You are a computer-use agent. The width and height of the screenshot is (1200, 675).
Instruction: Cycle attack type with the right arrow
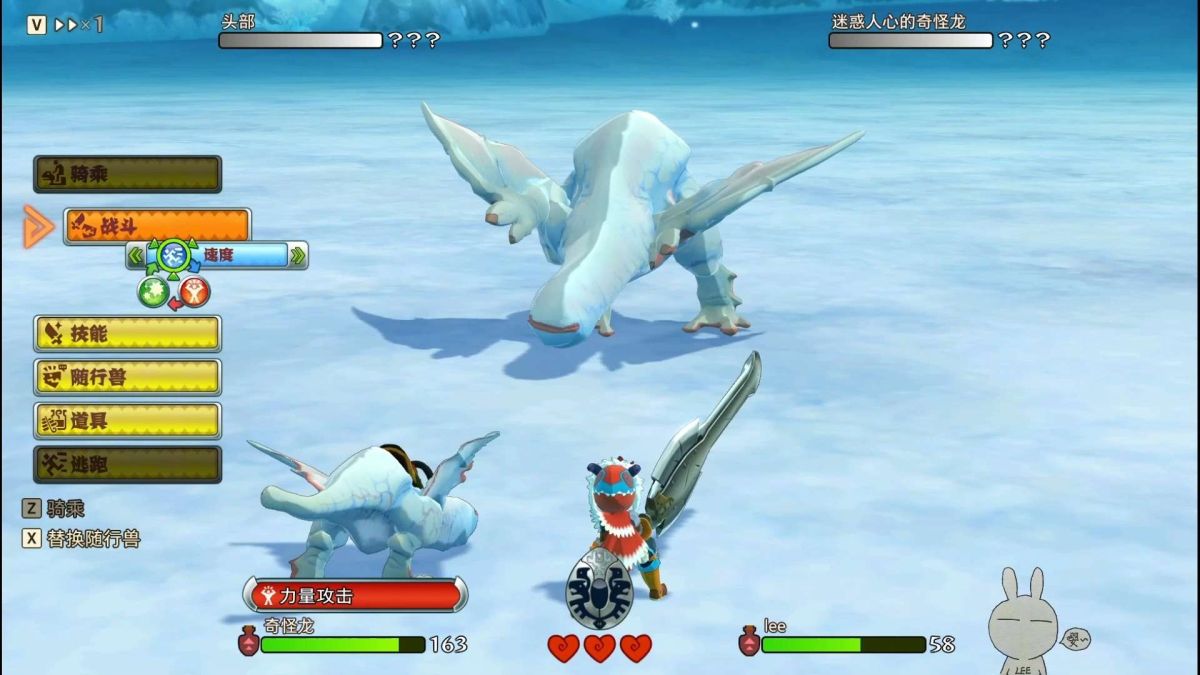[x=297, y=256]
